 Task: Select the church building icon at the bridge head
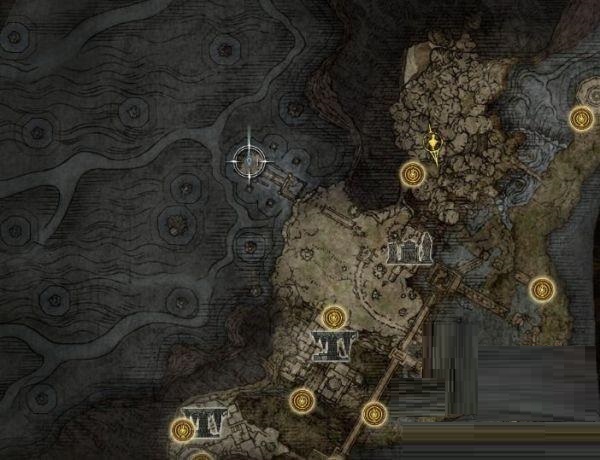click(x=408, y=249)
